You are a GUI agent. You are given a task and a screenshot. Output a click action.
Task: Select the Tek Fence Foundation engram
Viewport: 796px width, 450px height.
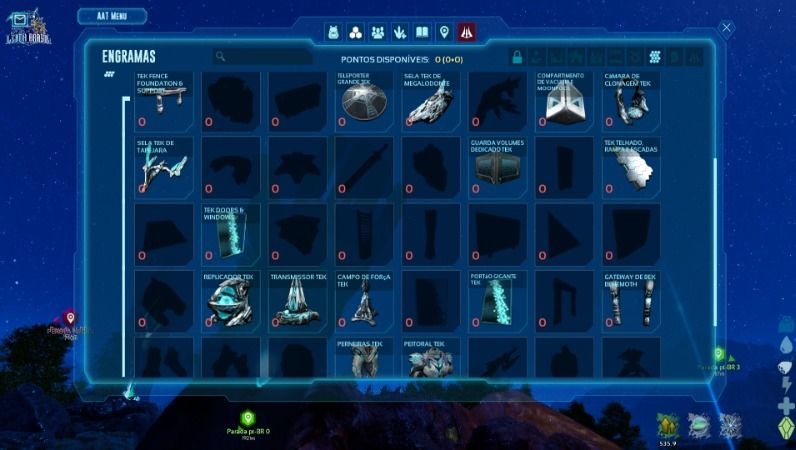coord(164,100)
